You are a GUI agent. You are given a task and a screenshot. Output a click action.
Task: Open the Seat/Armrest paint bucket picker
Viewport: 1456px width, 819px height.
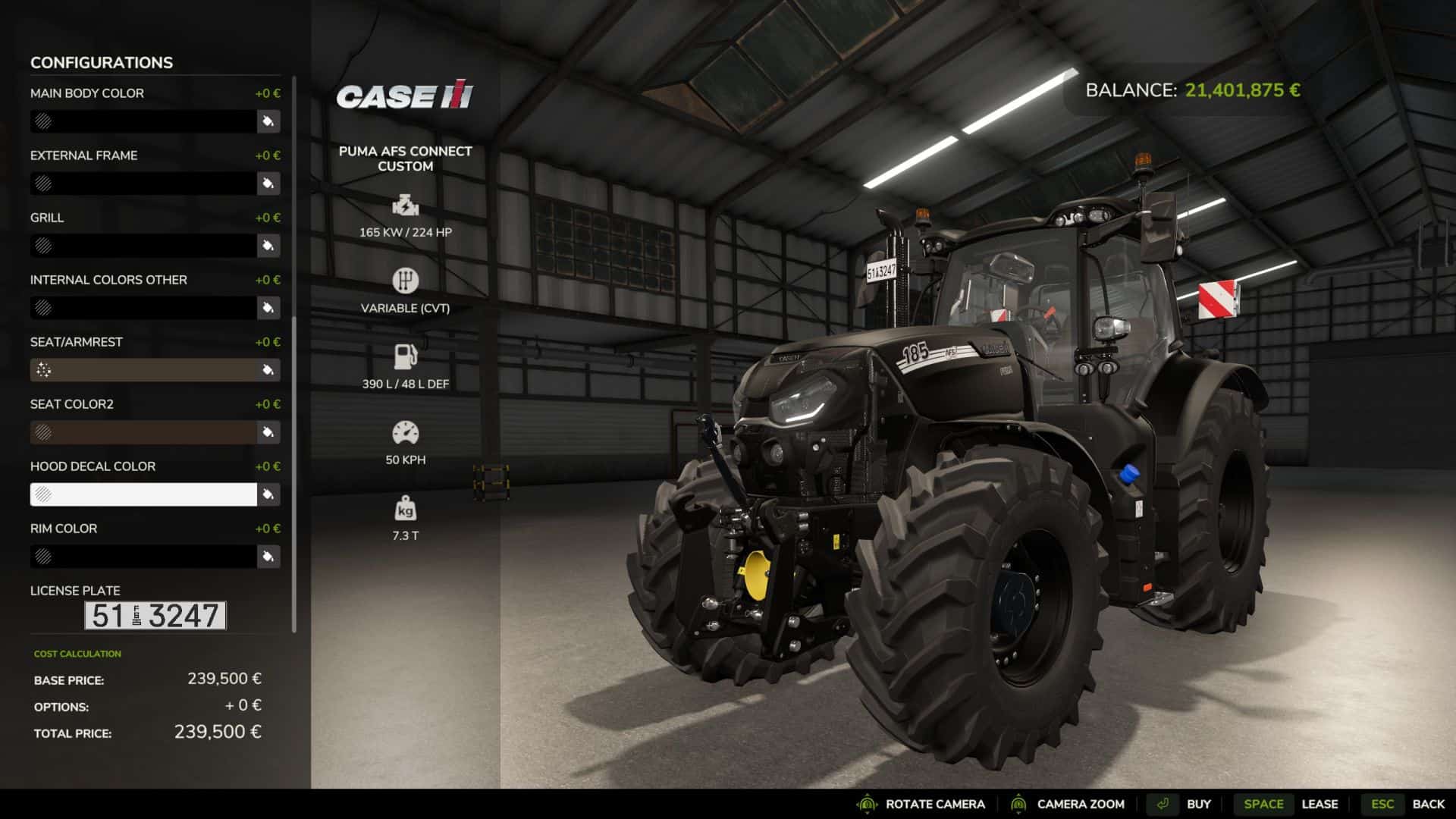pos(268,370)
